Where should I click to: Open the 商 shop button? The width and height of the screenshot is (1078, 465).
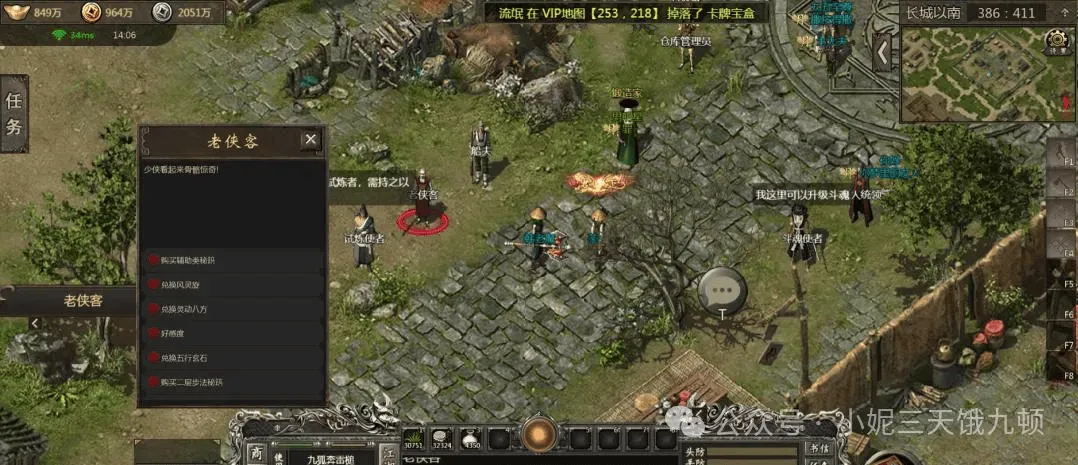click(x=256, y=453)
